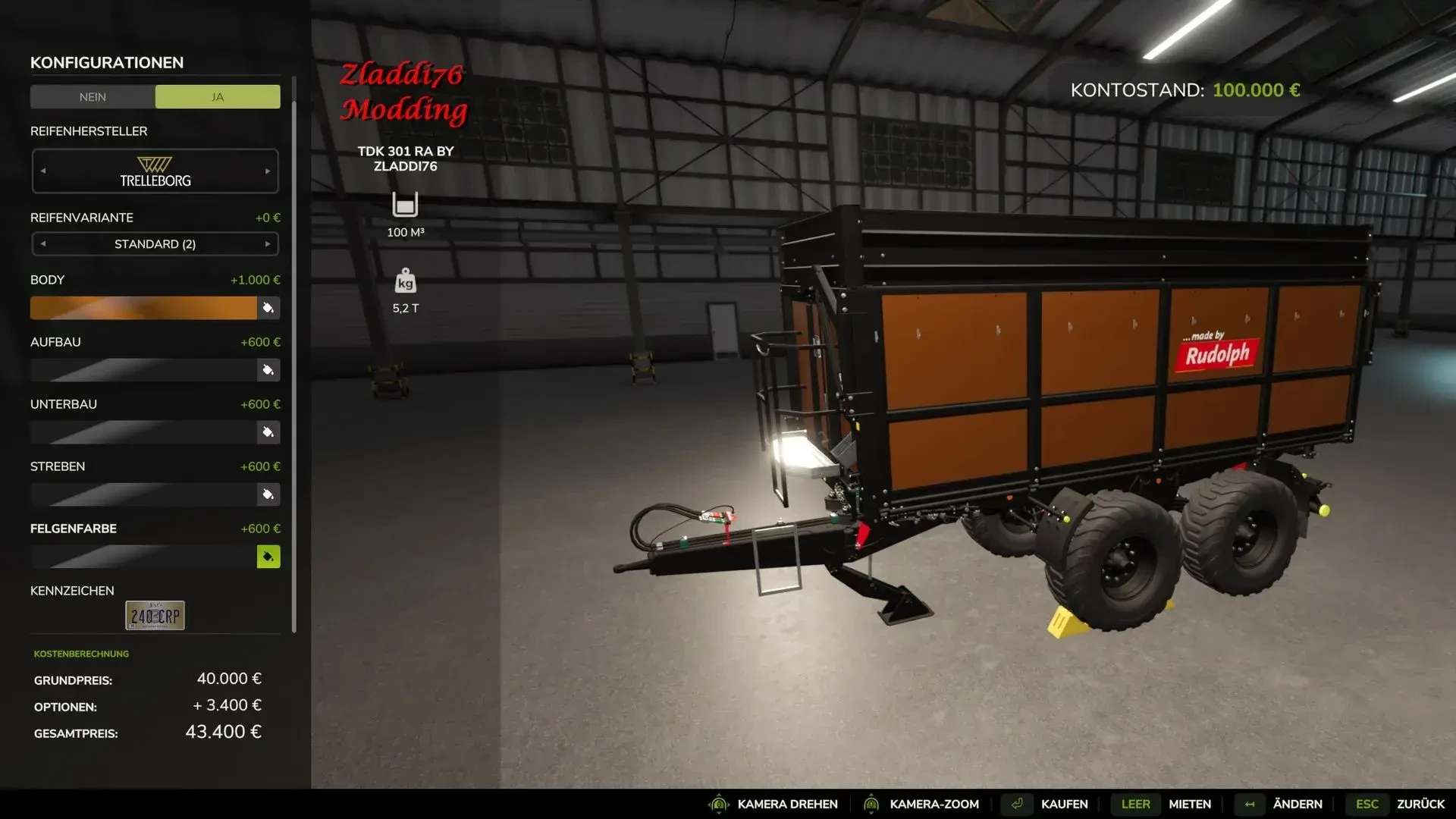Select the highlighted Felgenfarbe paint icon
Image resolution: width=1456 pixels, height=819 pixels.
[x=268, y=557]
